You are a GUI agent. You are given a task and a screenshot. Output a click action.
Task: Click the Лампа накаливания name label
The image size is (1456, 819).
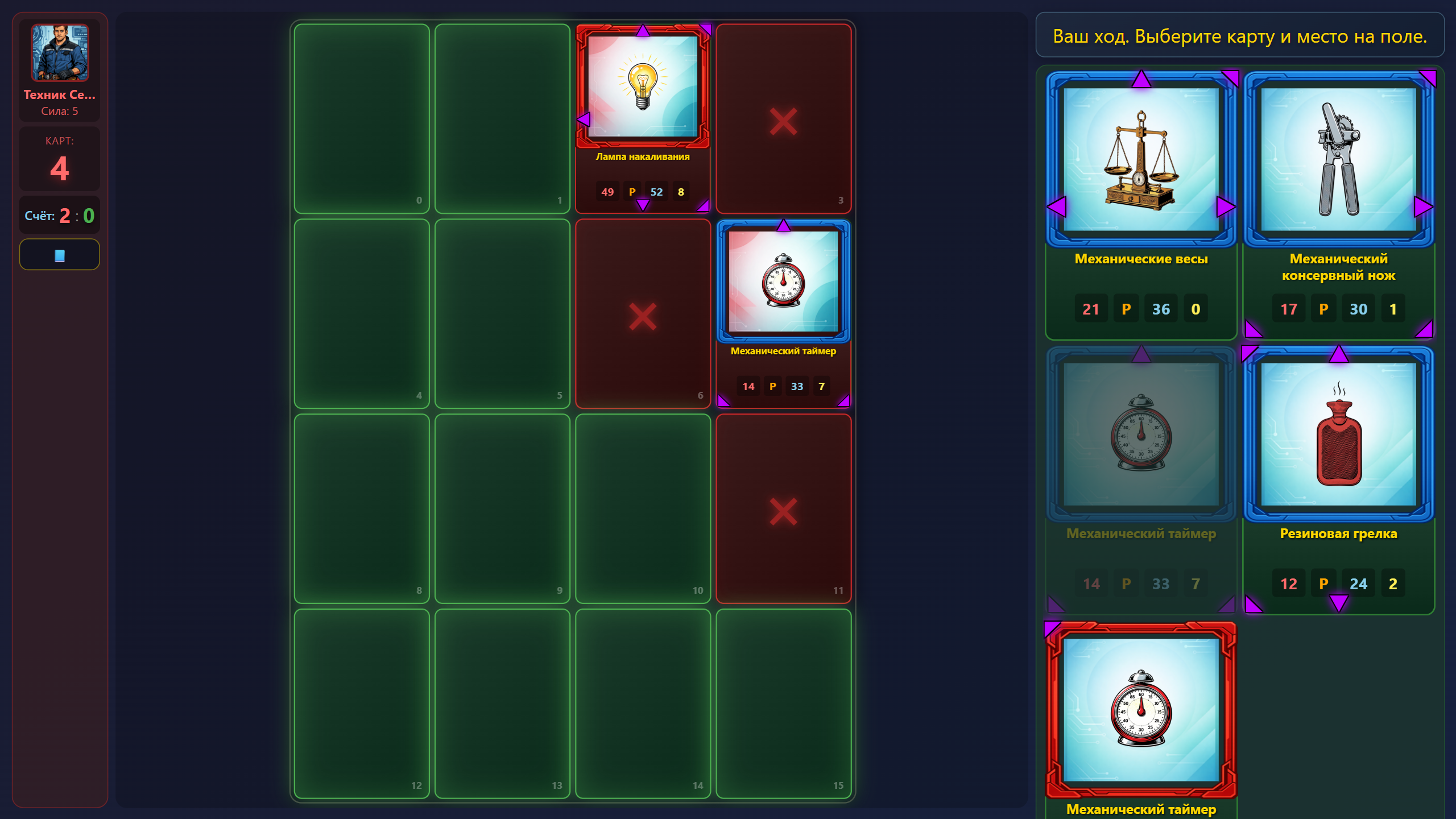[642, 157]
